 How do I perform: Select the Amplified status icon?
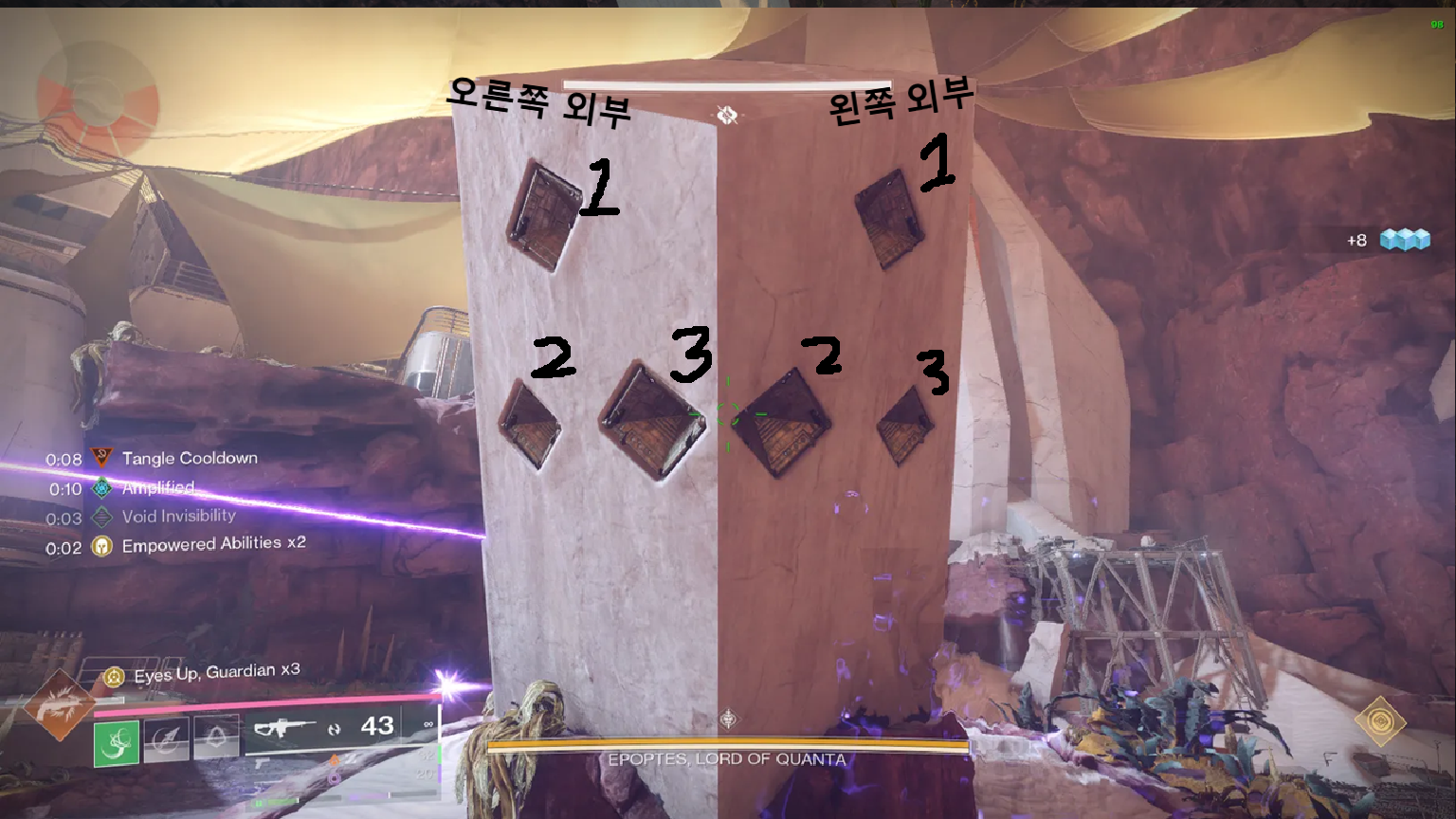[x=101, y=488]
